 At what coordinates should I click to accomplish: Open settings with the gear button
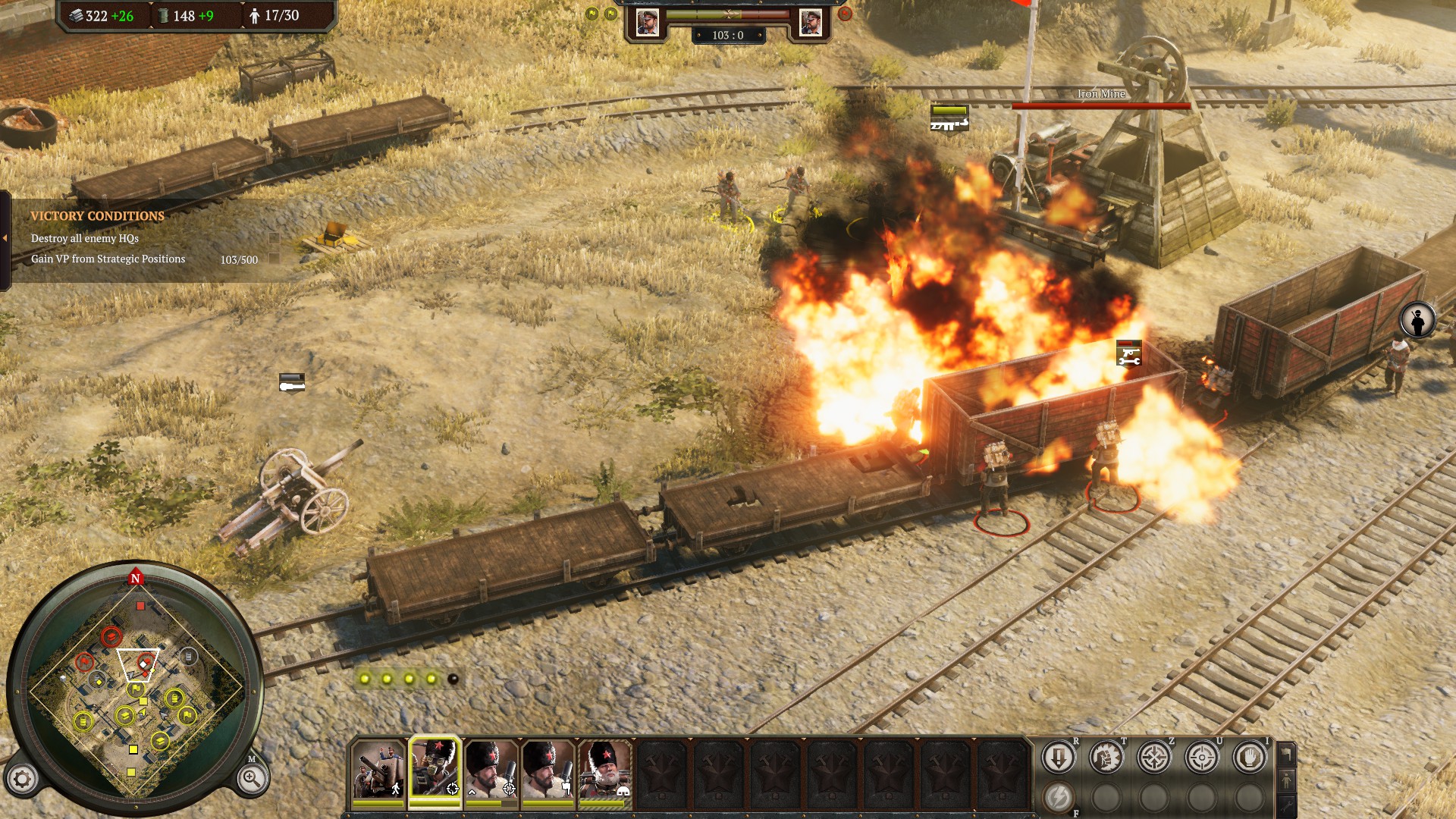23,779
